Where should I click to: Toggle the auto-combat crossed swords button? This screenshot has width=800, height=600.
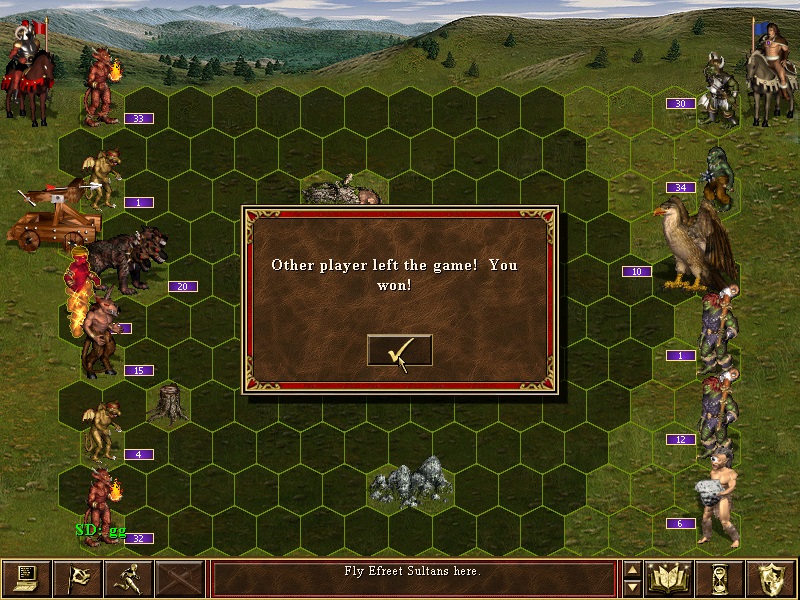(180, 578)
